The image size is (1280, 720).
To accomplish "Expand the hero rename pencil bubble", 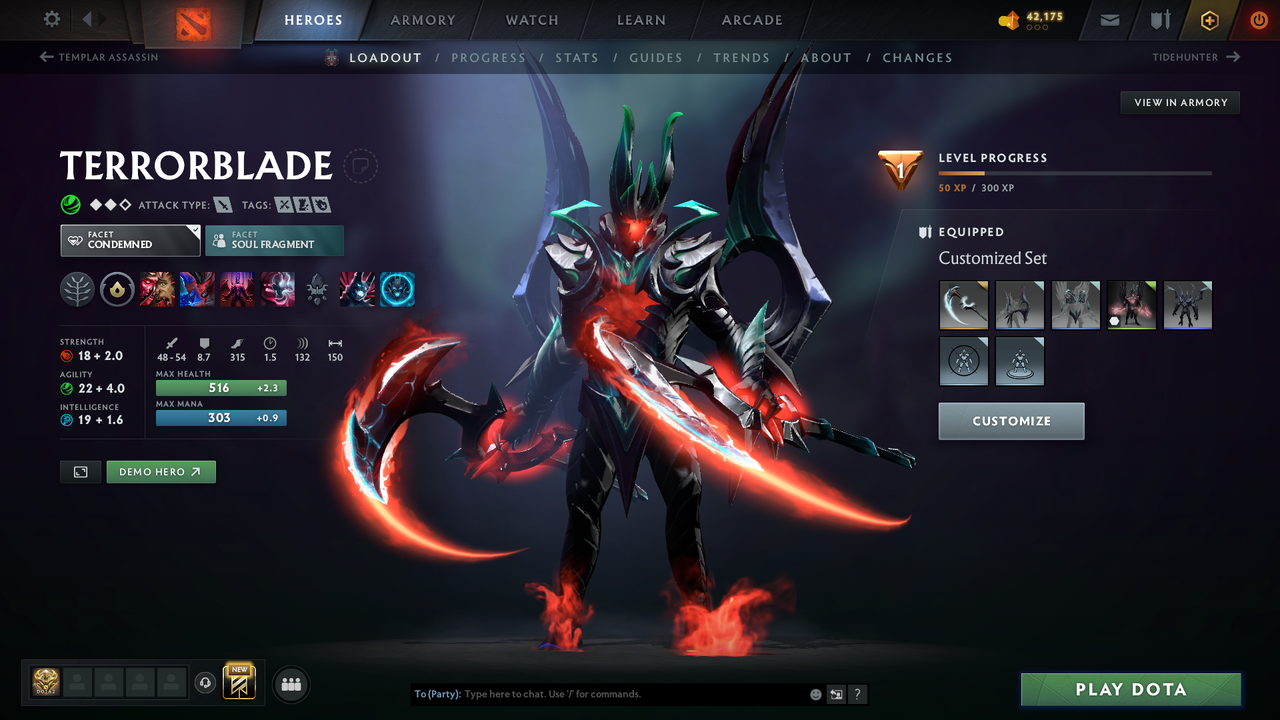I will (360, 166).
